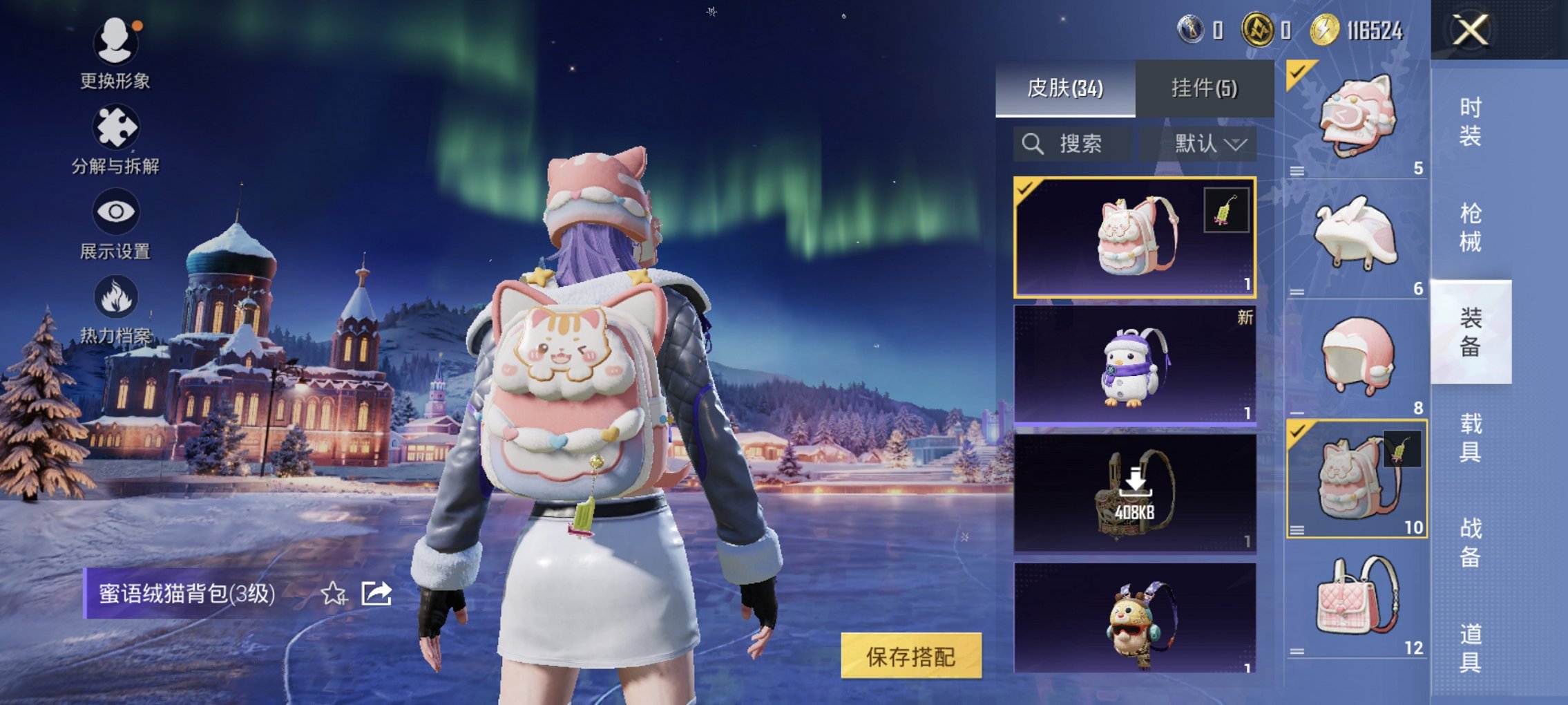Open the 默认 sort dropdown

1210,144
